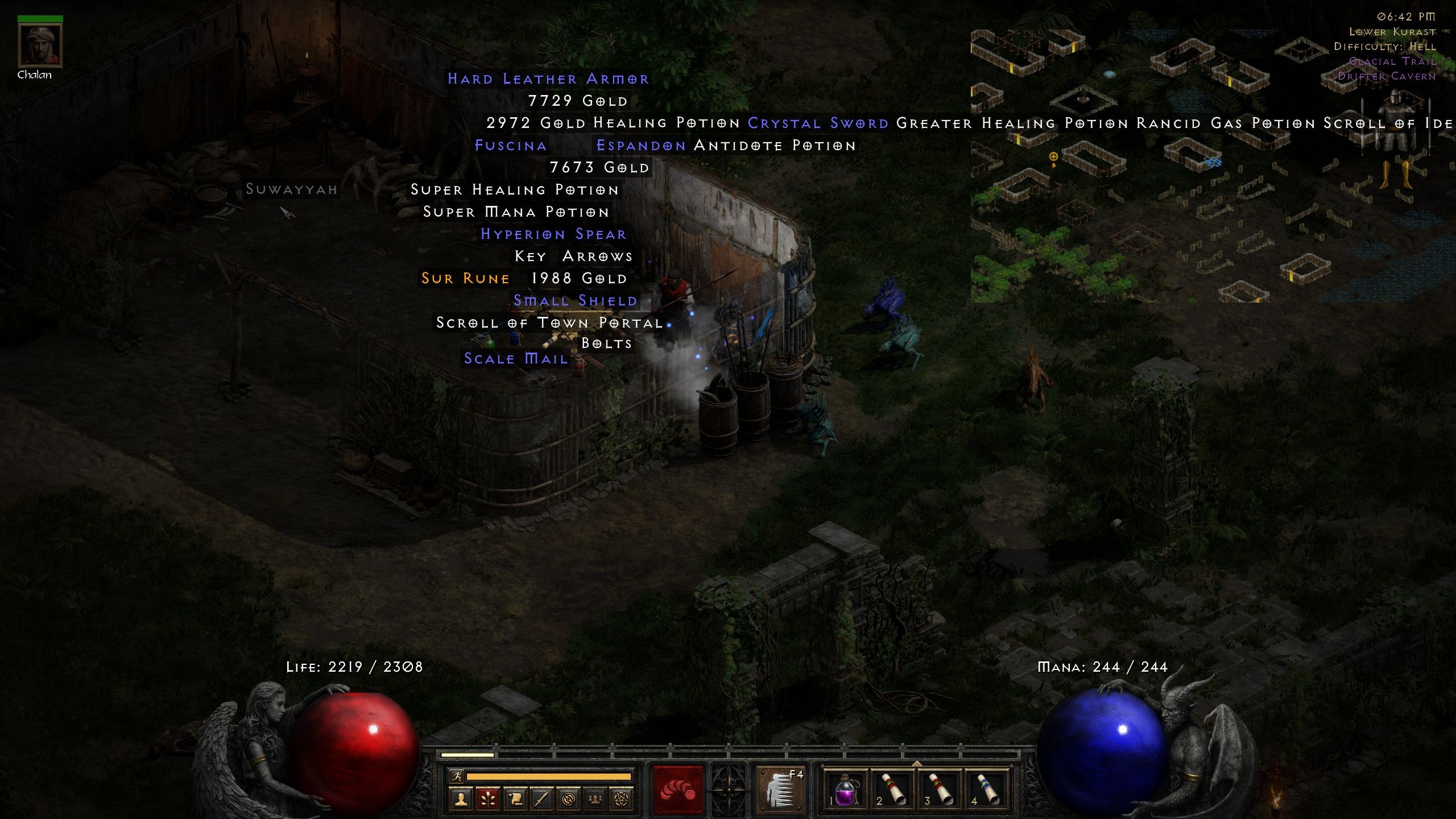
Task: Pick up the Scale Mail
Action: click(514, 358)
